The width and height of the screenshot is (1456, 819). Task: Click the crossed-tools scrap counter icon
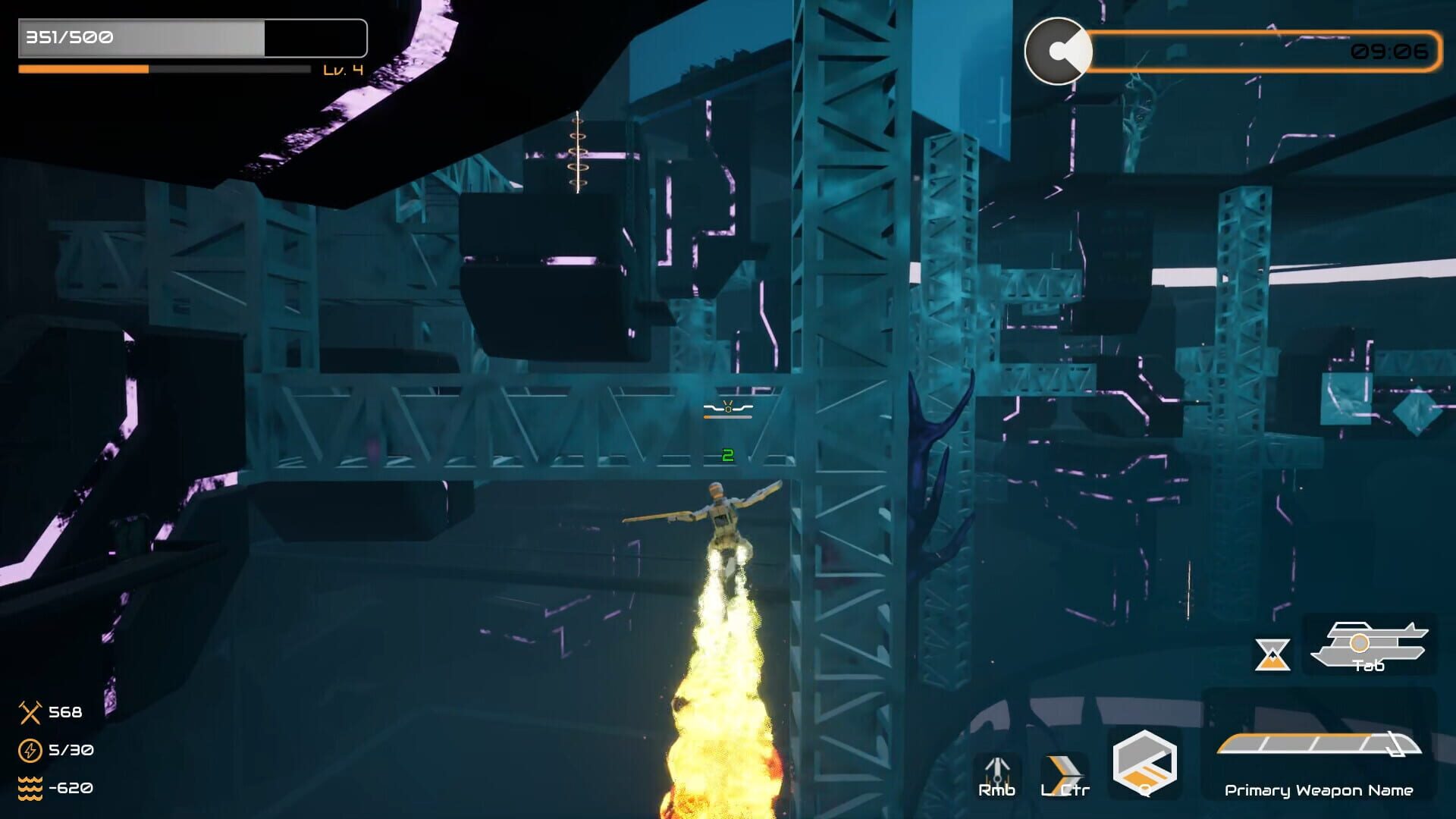[30, 713]
